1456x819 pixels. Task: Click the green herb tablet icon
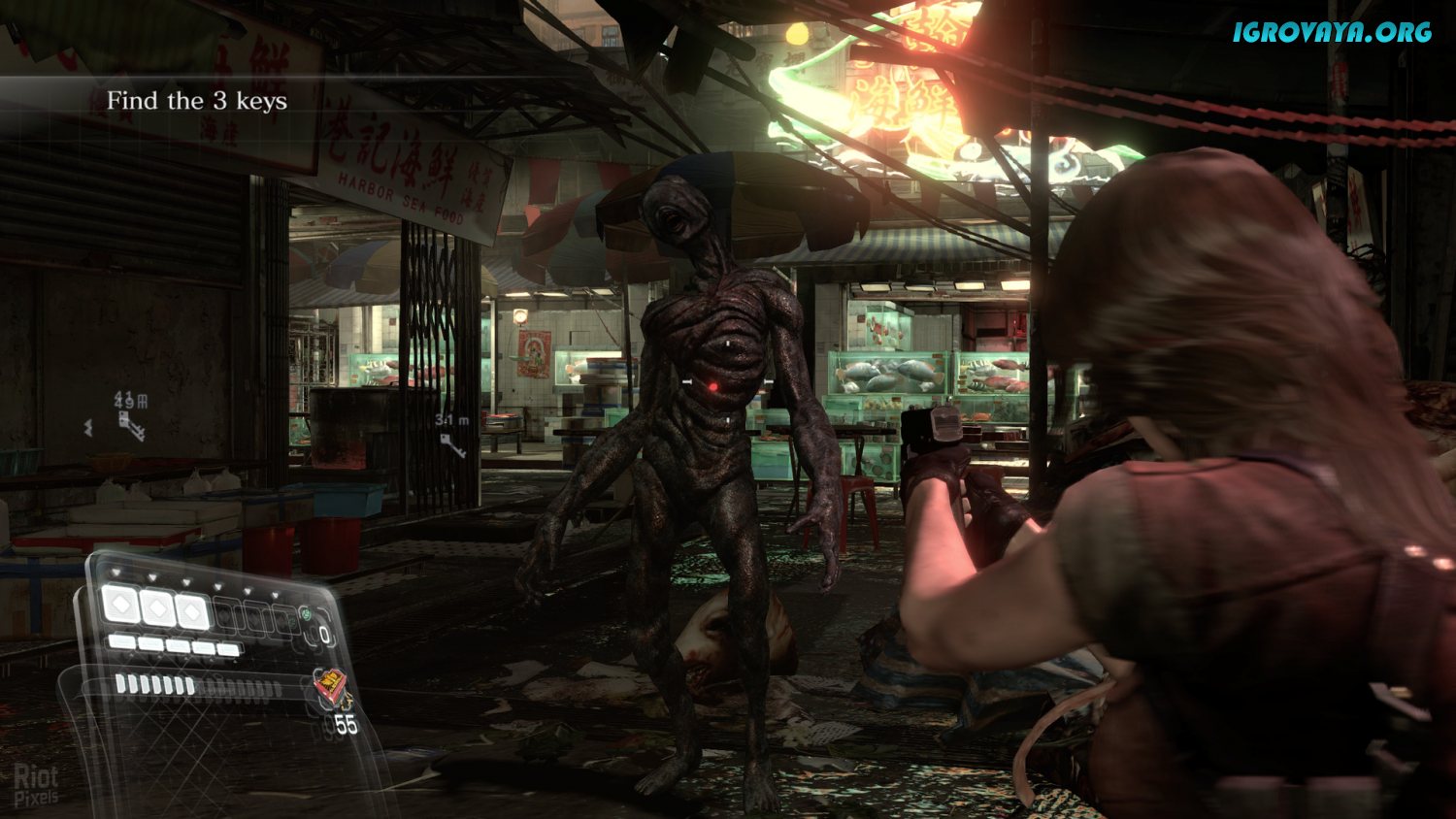[306, 615]
